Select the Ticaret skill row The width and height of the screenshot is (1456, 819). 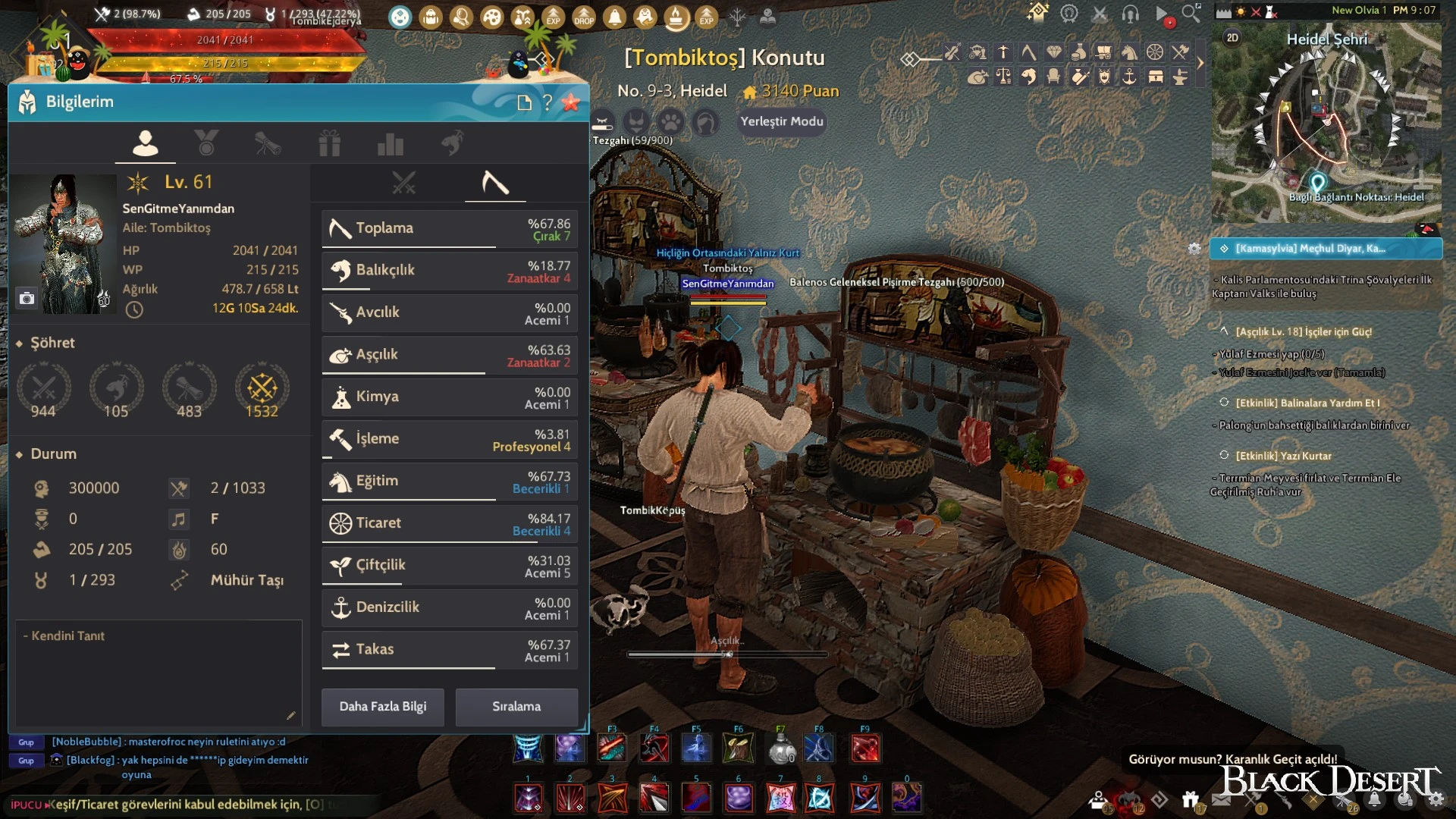click(x=450, y=523)
